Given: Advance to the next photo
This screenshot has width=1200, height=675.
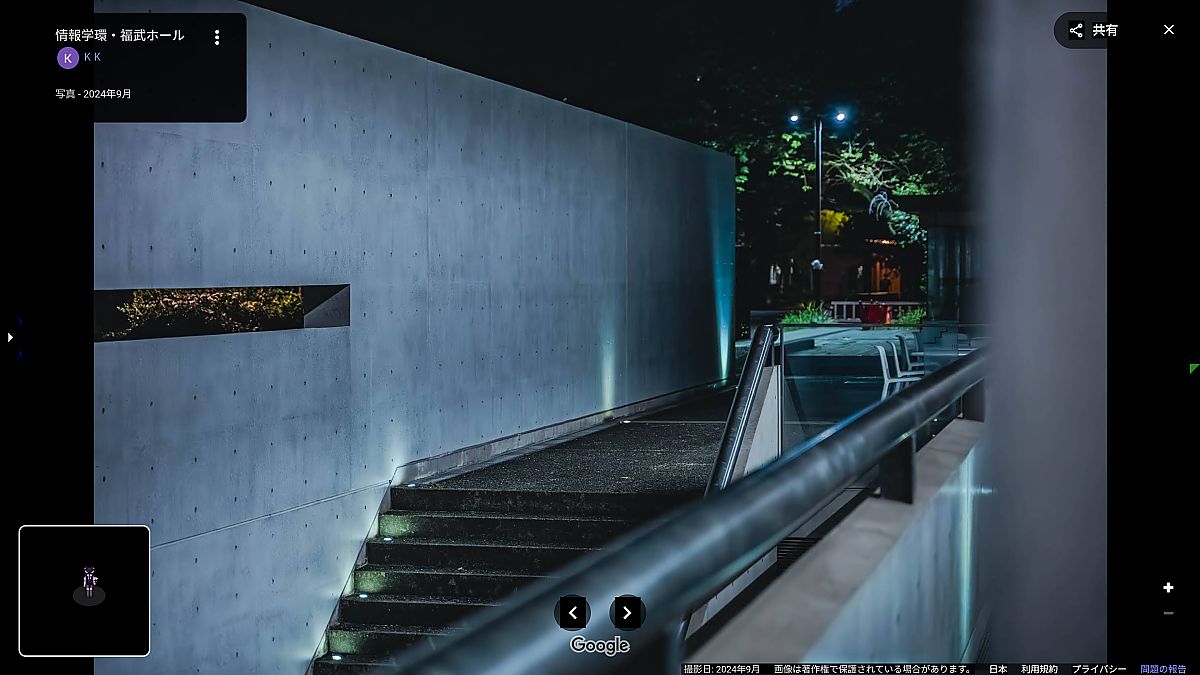Looking at the screenshot, I should [627, 612].
